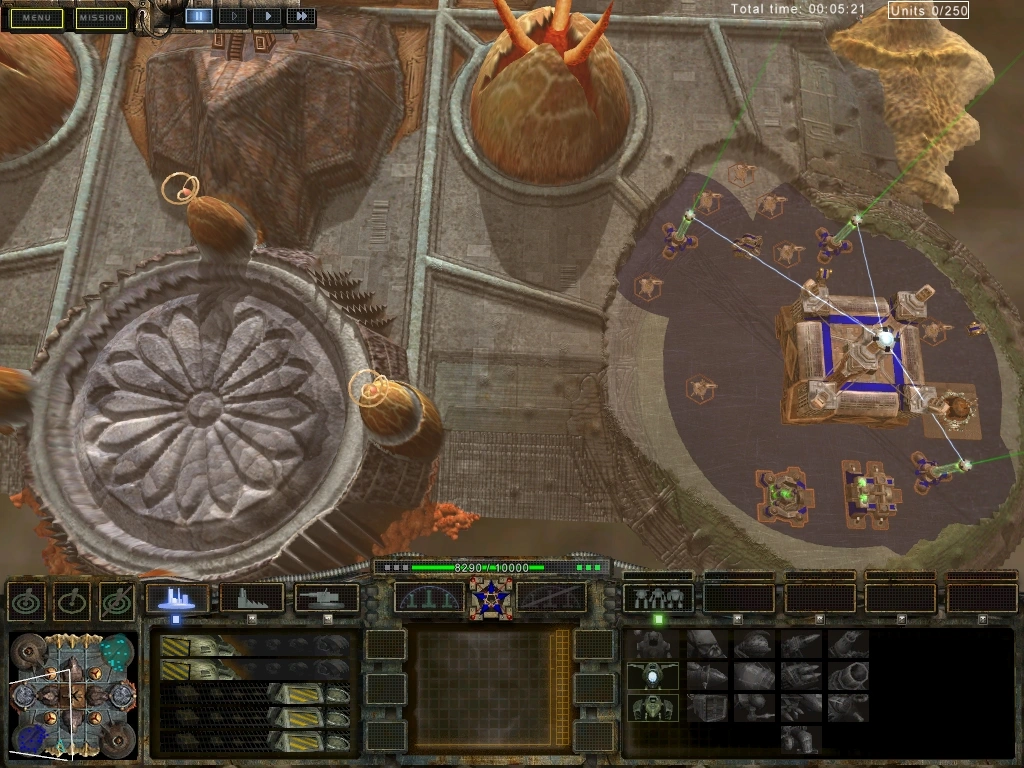Viewport: 1024px width, 768px height.
Task: Select the robot squad tab
Action: coord(658,598)
